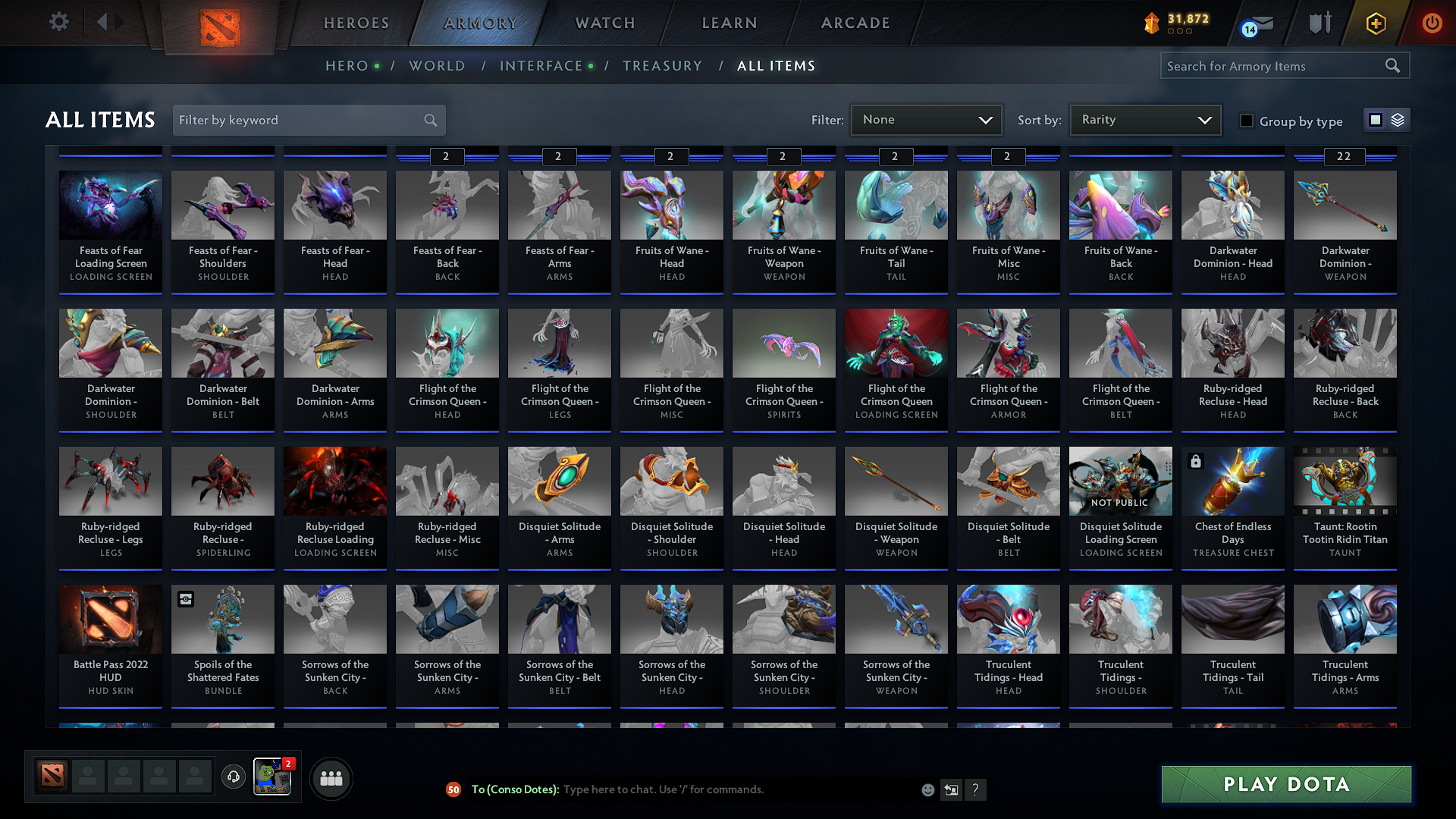Toggle the Group by type checkbox
The width and height of the screenshot is (1456, 819).
pos(1247,121)
